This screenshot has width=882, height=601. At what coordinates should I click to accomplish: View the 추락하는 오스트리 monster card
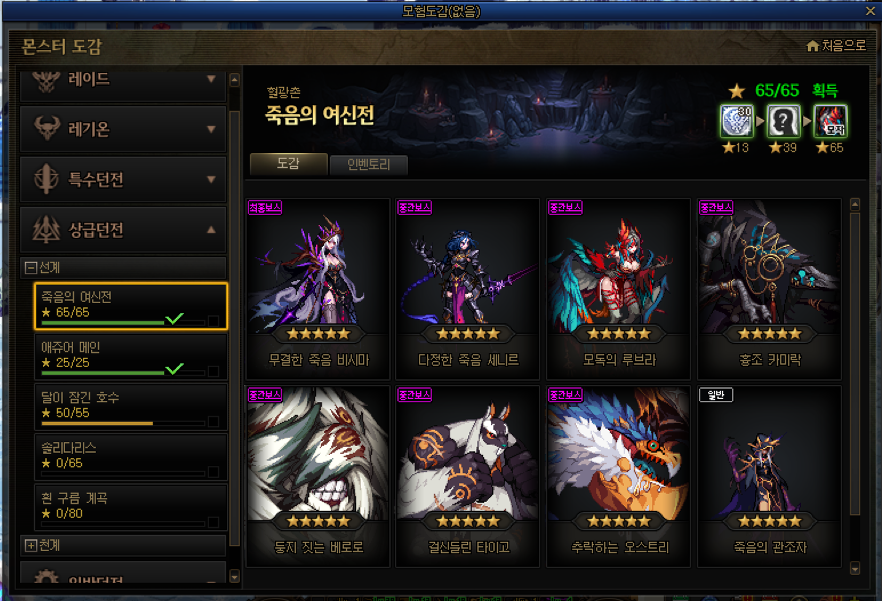point(618,472)
